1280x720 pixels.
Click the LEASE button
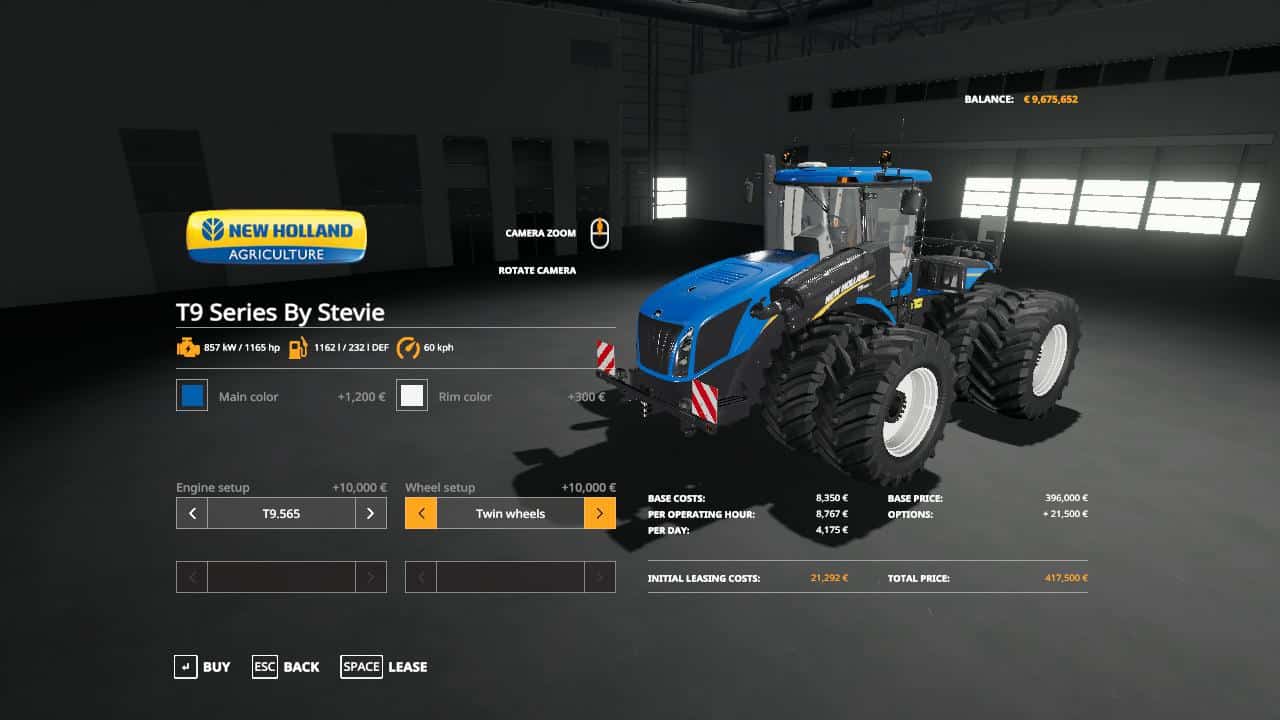[x=385, y=666]
